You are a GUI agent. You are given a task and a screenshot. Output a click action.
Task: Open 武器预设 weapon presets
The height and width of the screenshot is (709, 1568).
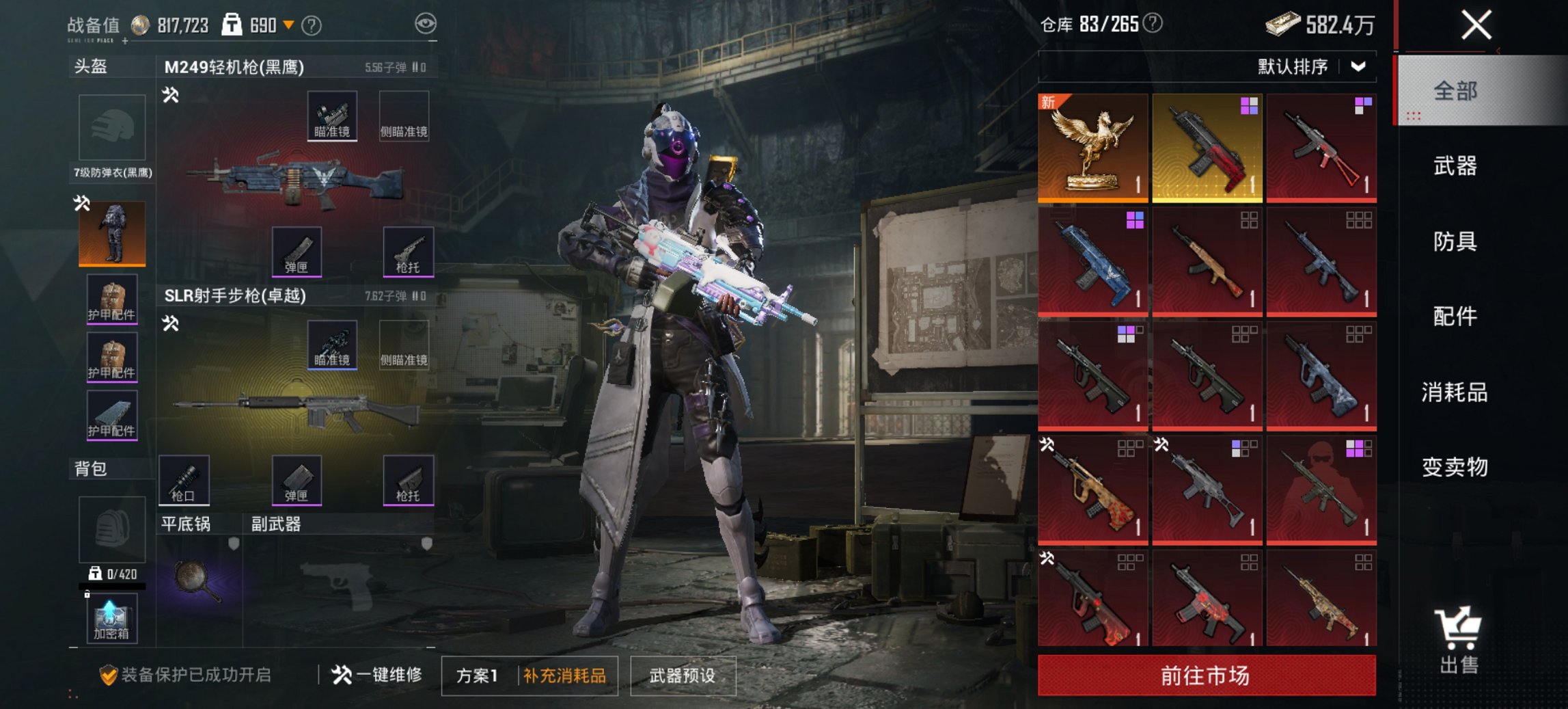coord(683,676)
